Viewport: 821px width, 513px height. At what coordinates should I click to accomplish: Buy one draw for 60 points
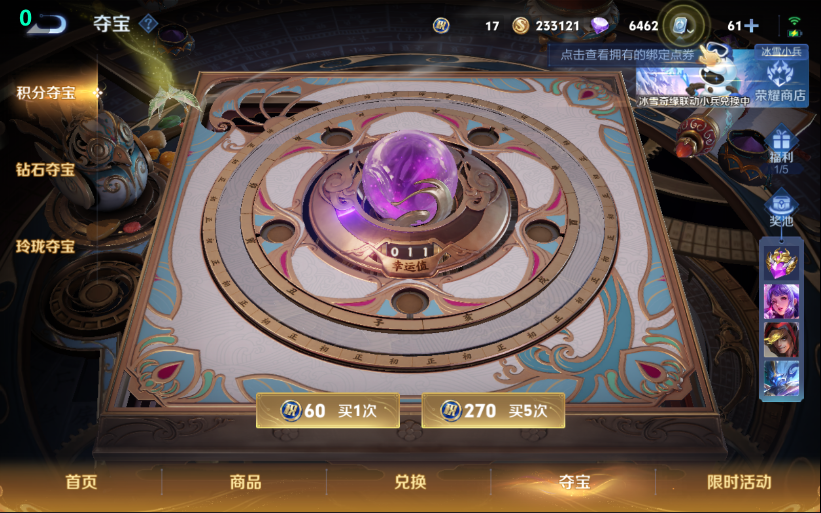328,410
